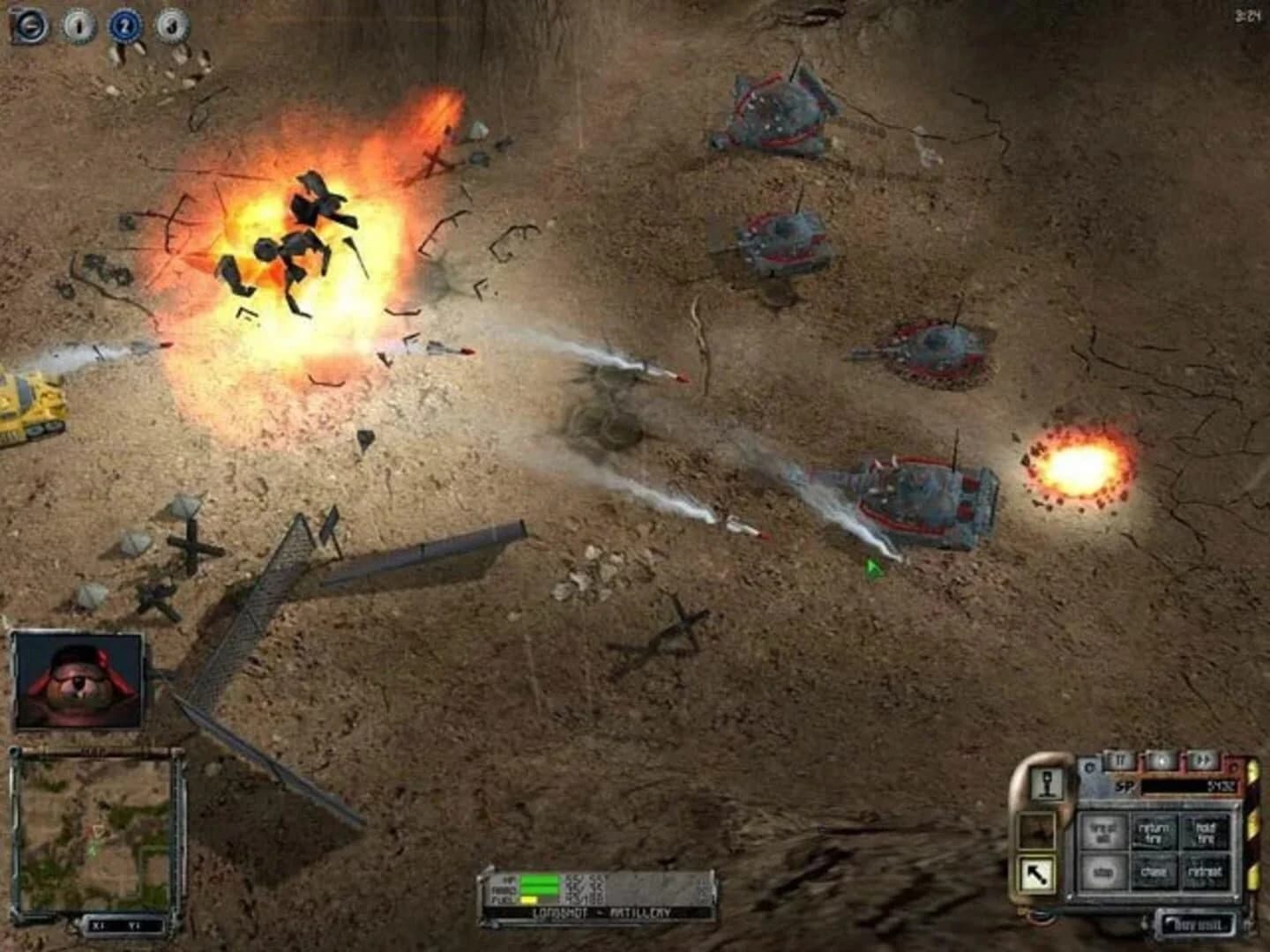Image resolution: width=1270 pixels, height=952 pixels.
Task: Select squad button 1 at top of screen
Action: point(78,20)
